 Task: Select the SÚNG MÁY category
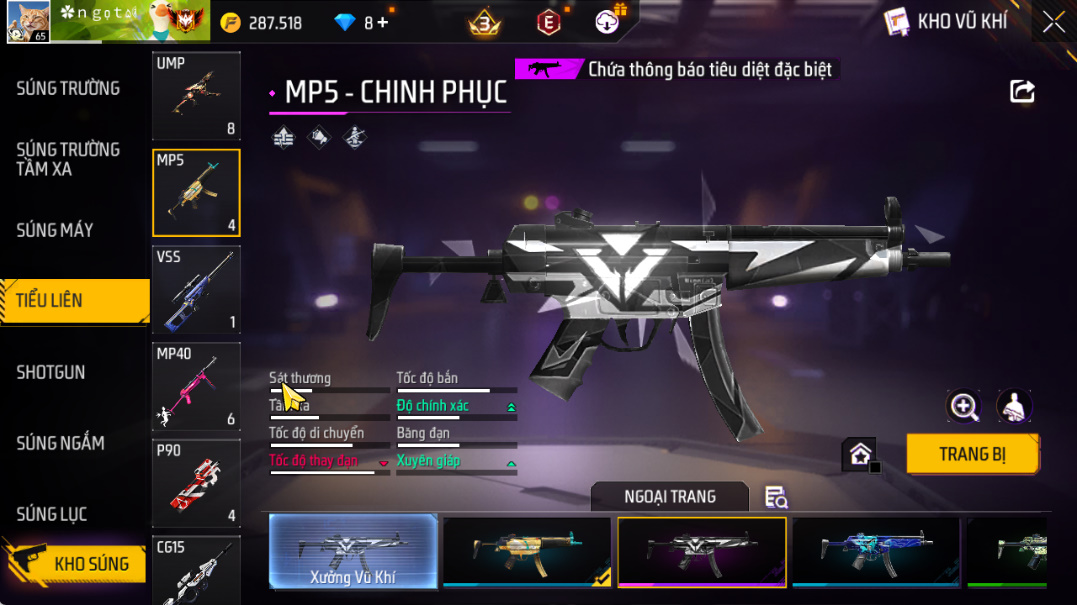(55, 230)
